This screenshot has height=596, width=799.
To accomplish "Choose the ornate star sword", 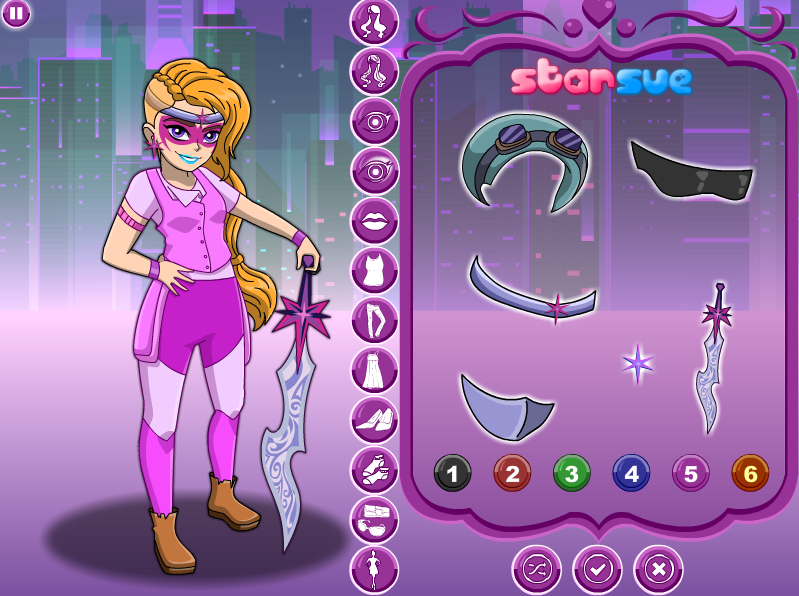I will pos(713,357).
